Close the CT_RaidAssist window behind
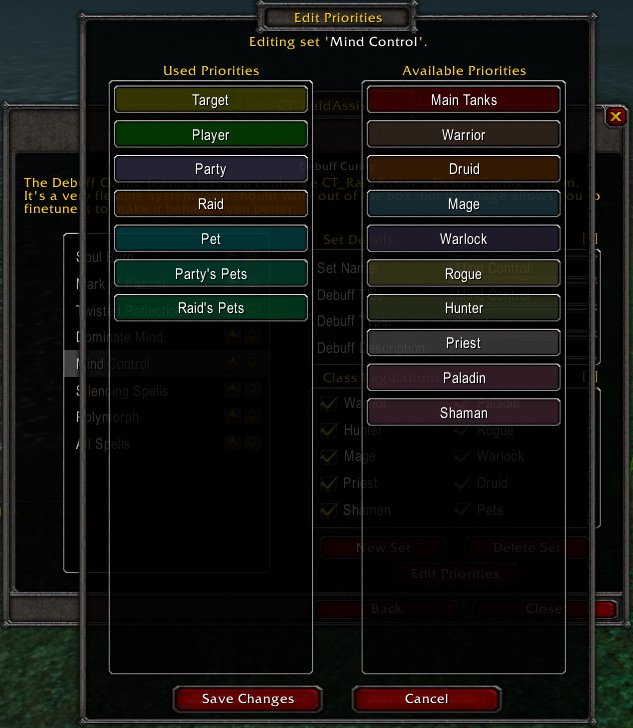Viewport: 633px width, 728px height. click(x=615, y=117)
